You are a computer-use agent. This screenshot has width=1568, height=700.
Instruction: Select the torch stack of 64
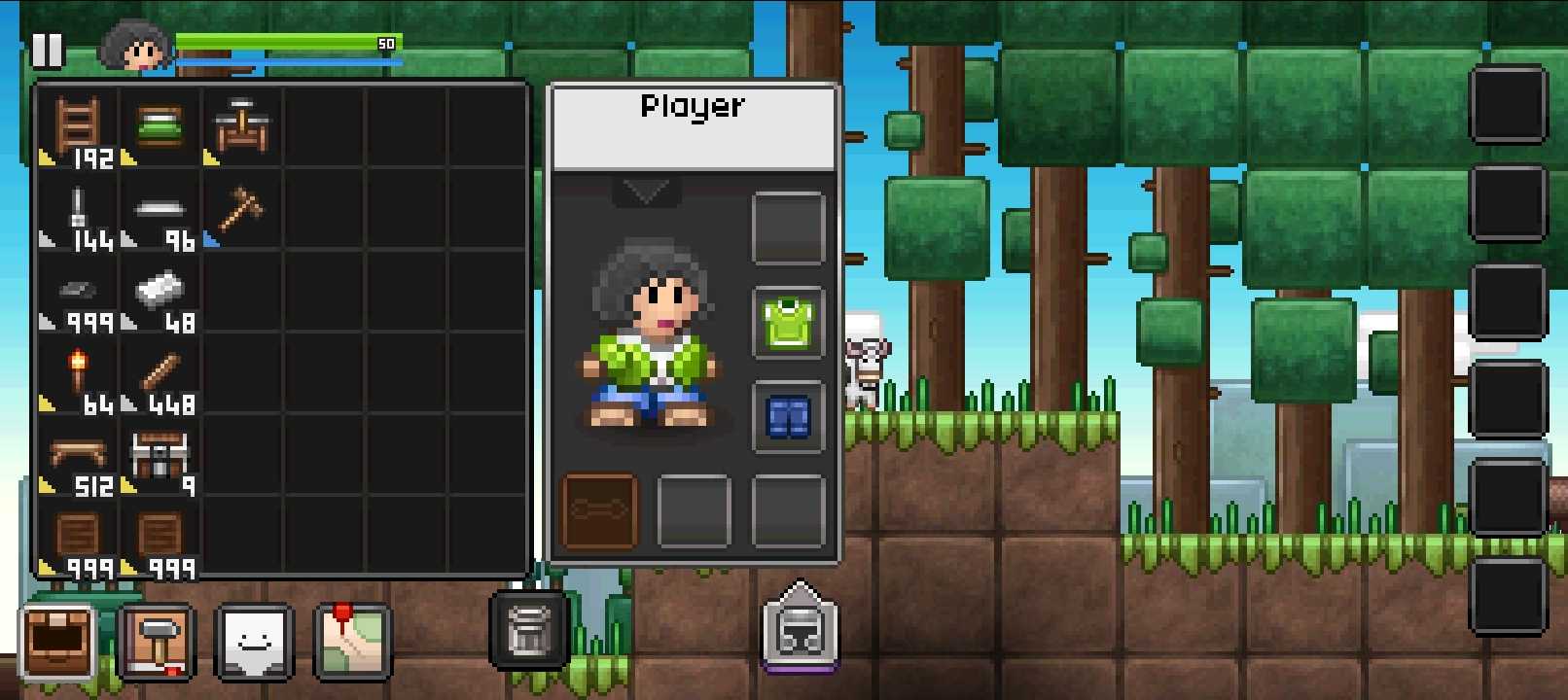[x=78, y=375]
